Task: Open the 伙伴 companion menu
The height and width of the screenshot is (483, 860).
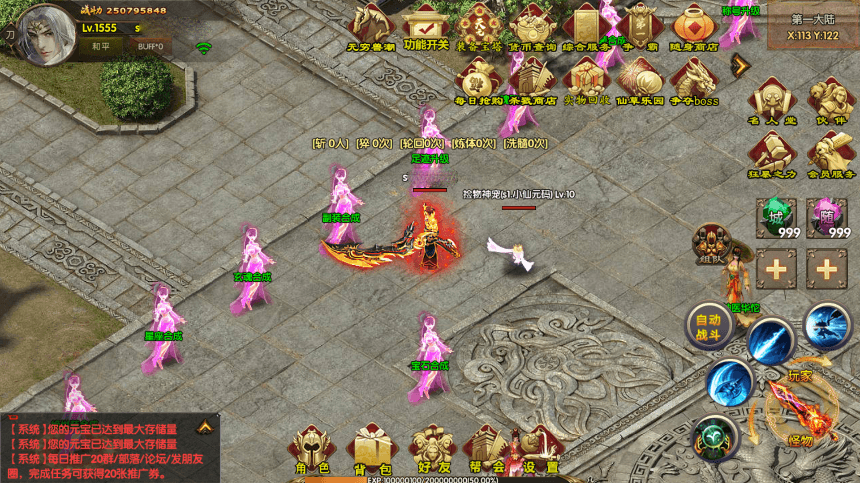Action: tap(830, 101)
